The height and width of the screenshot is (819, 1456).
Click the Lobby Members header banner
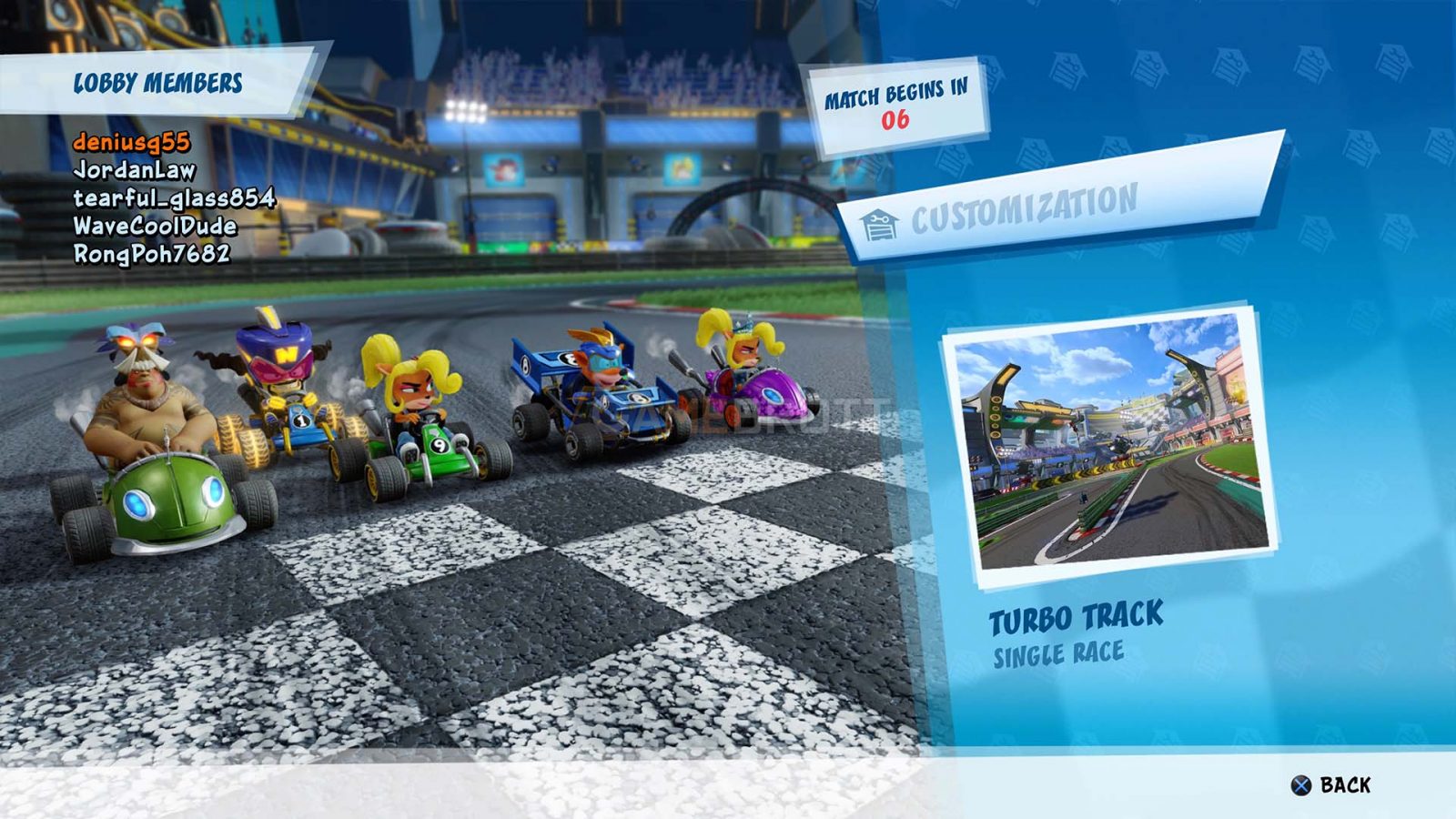pyautogui.click(x=159, y=82)
